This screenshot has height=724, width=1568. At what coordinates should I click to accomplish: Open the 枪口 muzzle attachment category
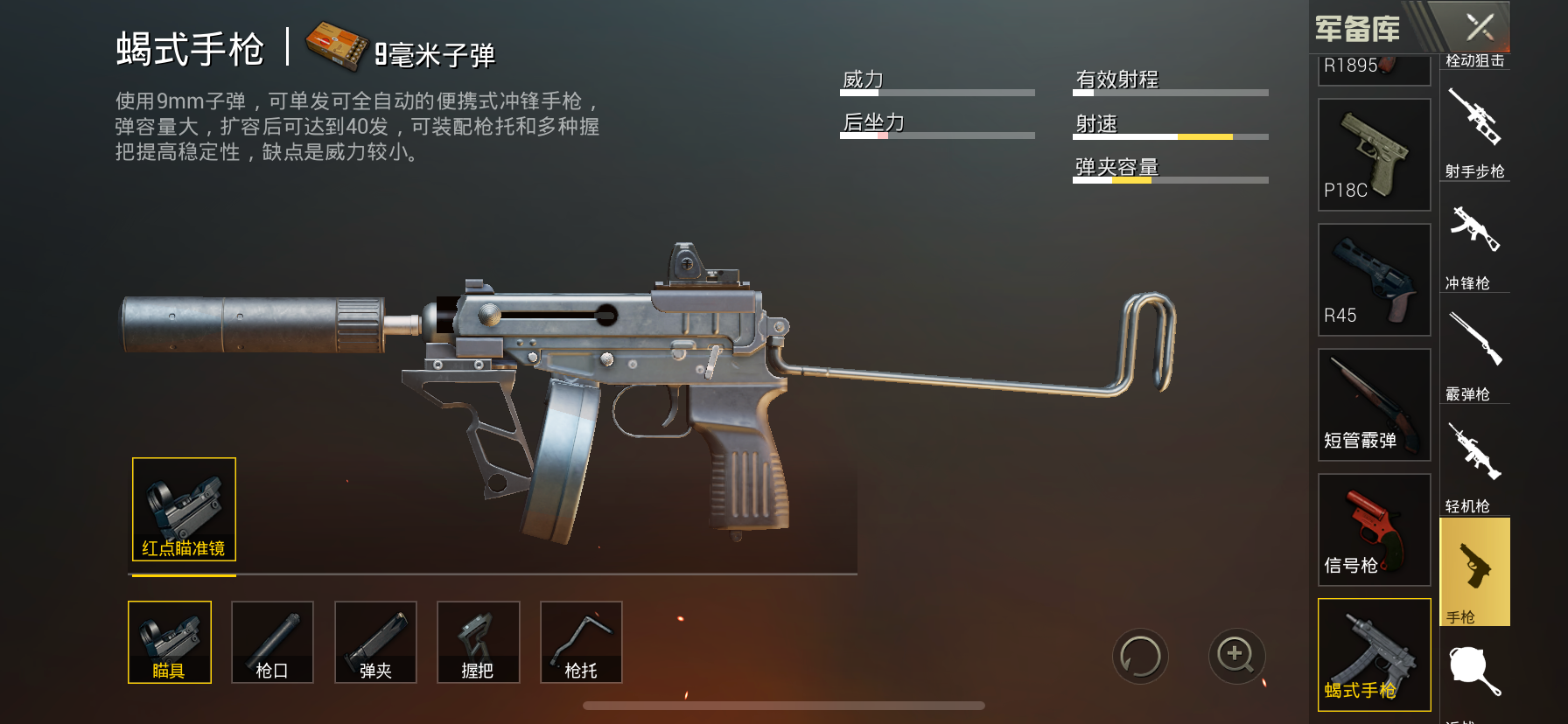272,642
